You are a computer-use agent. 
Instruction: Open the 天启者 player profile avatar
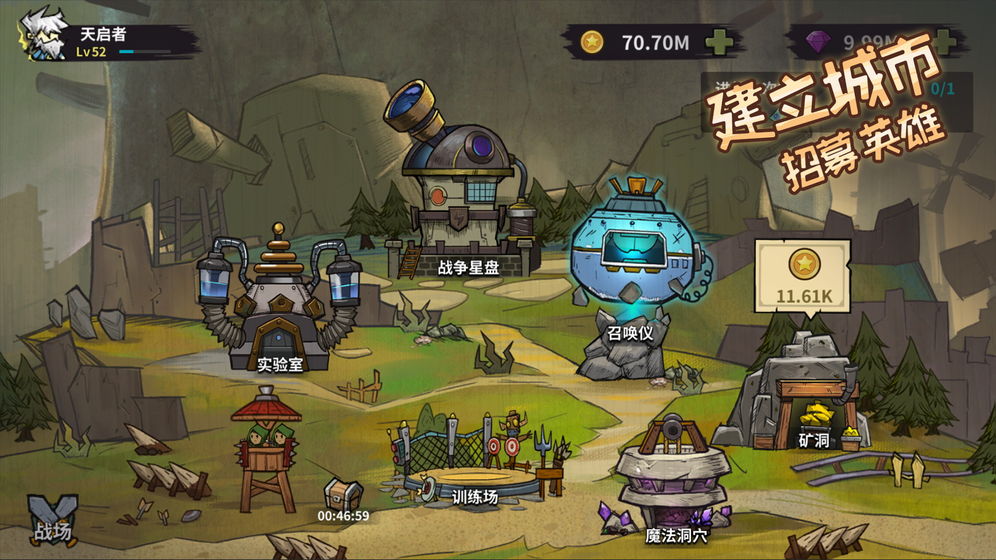click(x=40, y=35)
